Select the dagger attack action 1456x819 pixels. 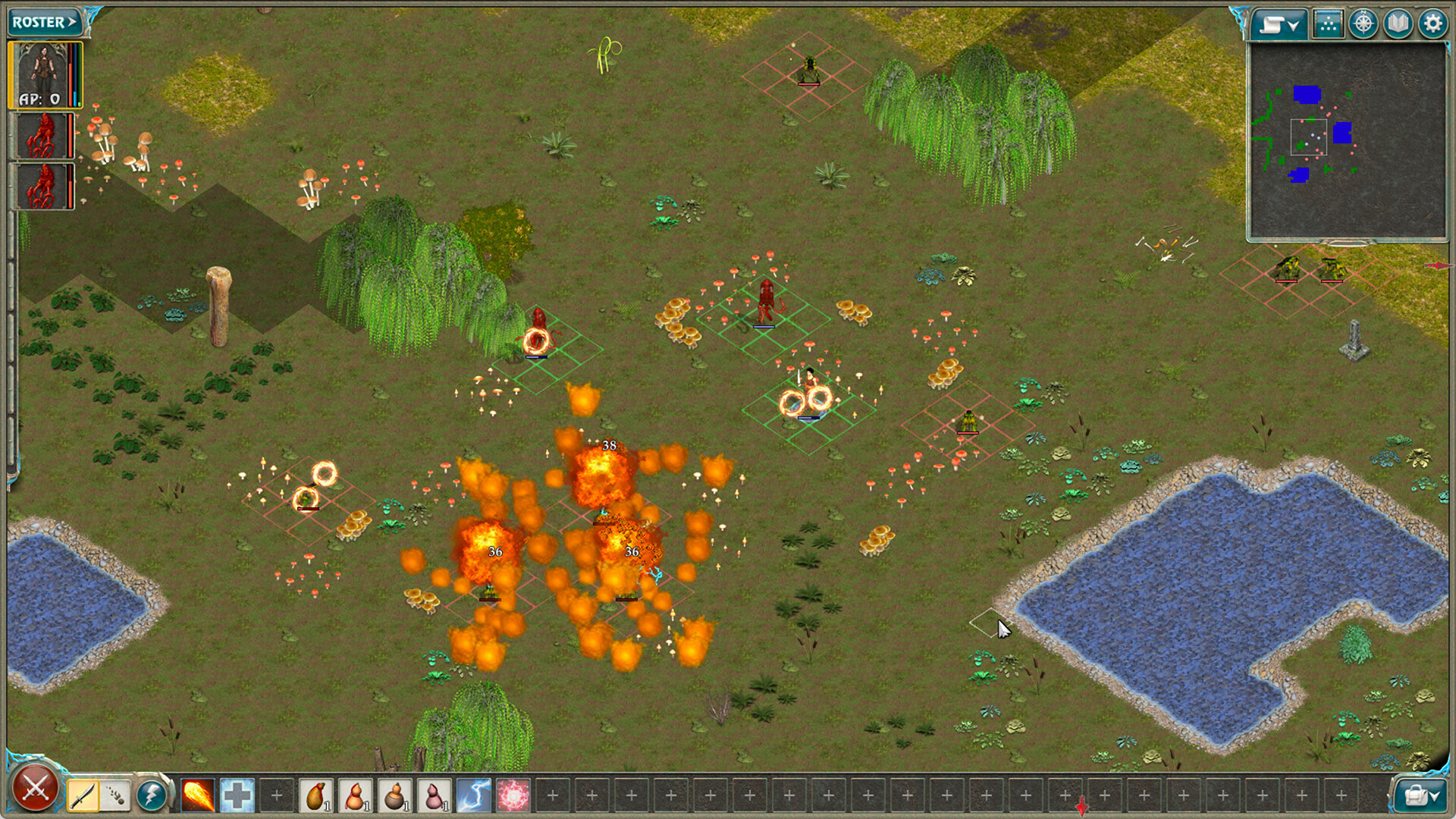pos(83,795)
